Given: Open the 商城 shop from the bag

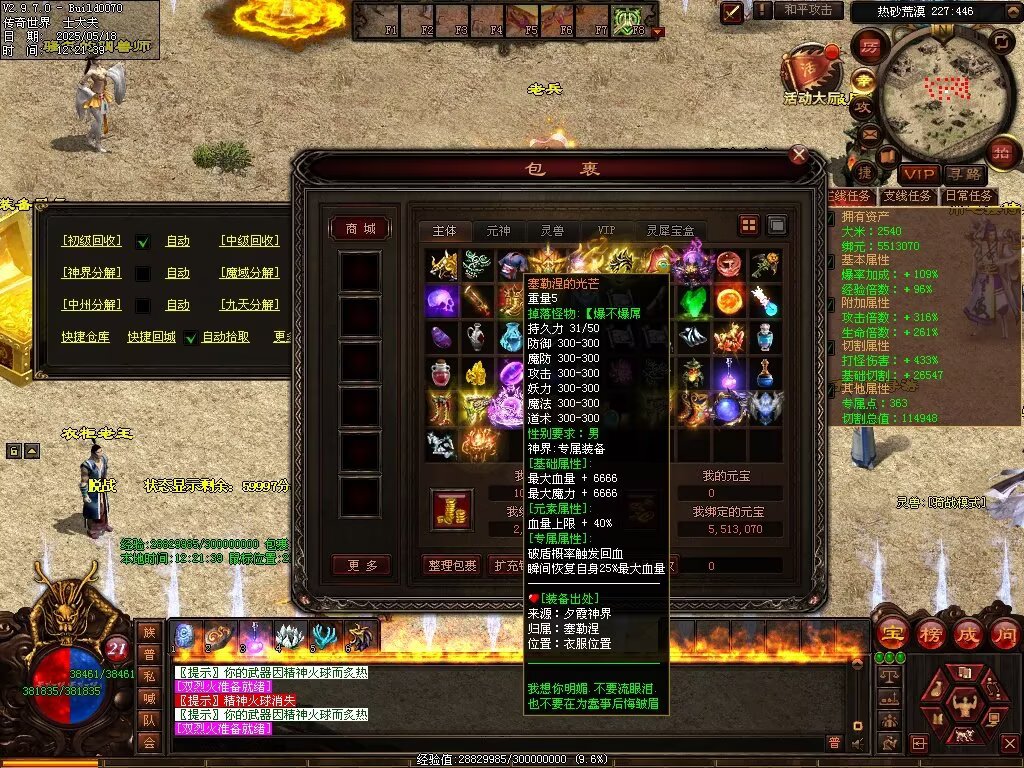Looking at the screenshot, I should tap(360, 229).
